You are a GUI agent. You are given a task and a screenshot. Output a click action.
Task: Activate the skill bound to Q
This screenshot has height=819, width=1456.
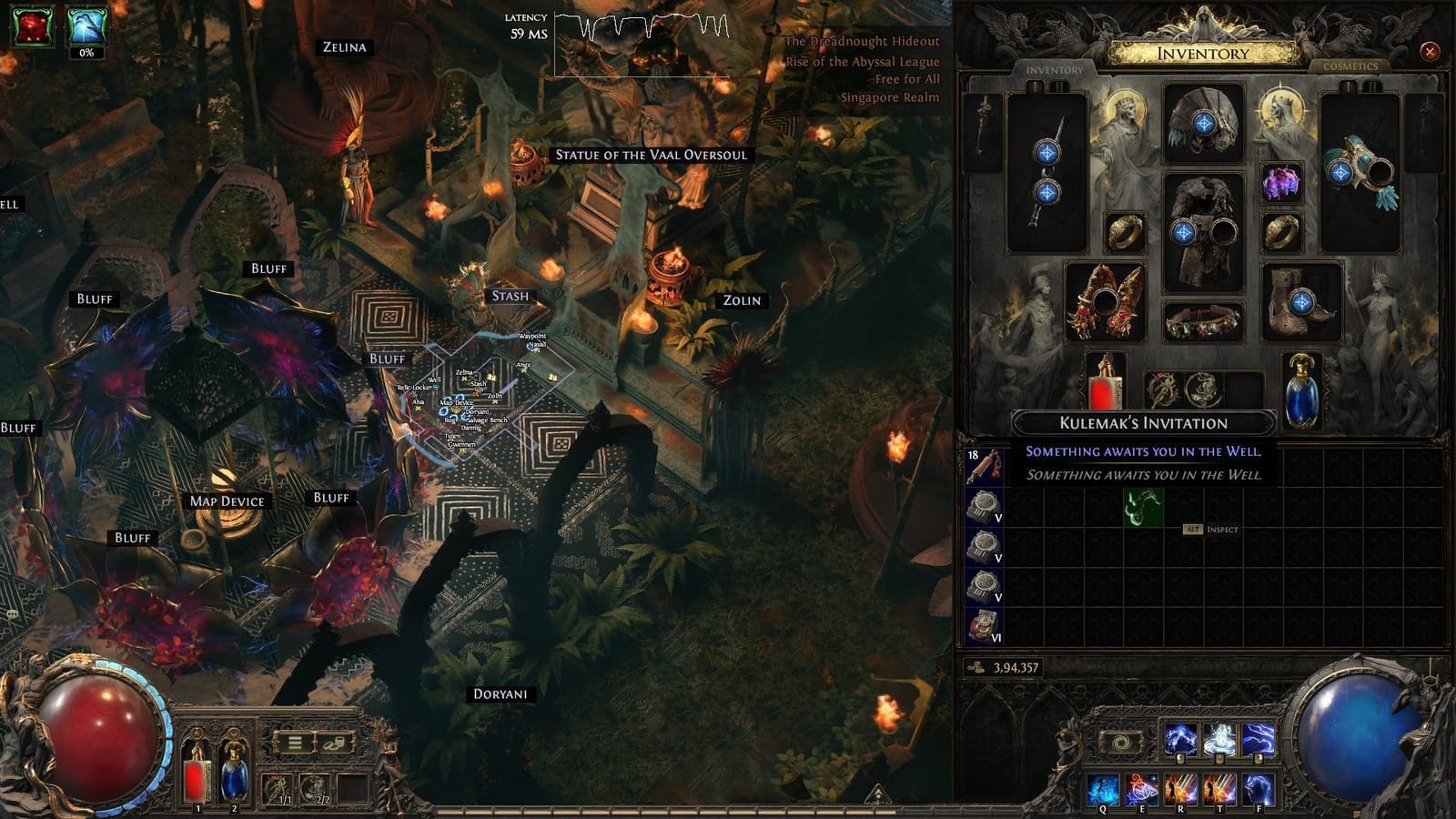pos(1103,787)
